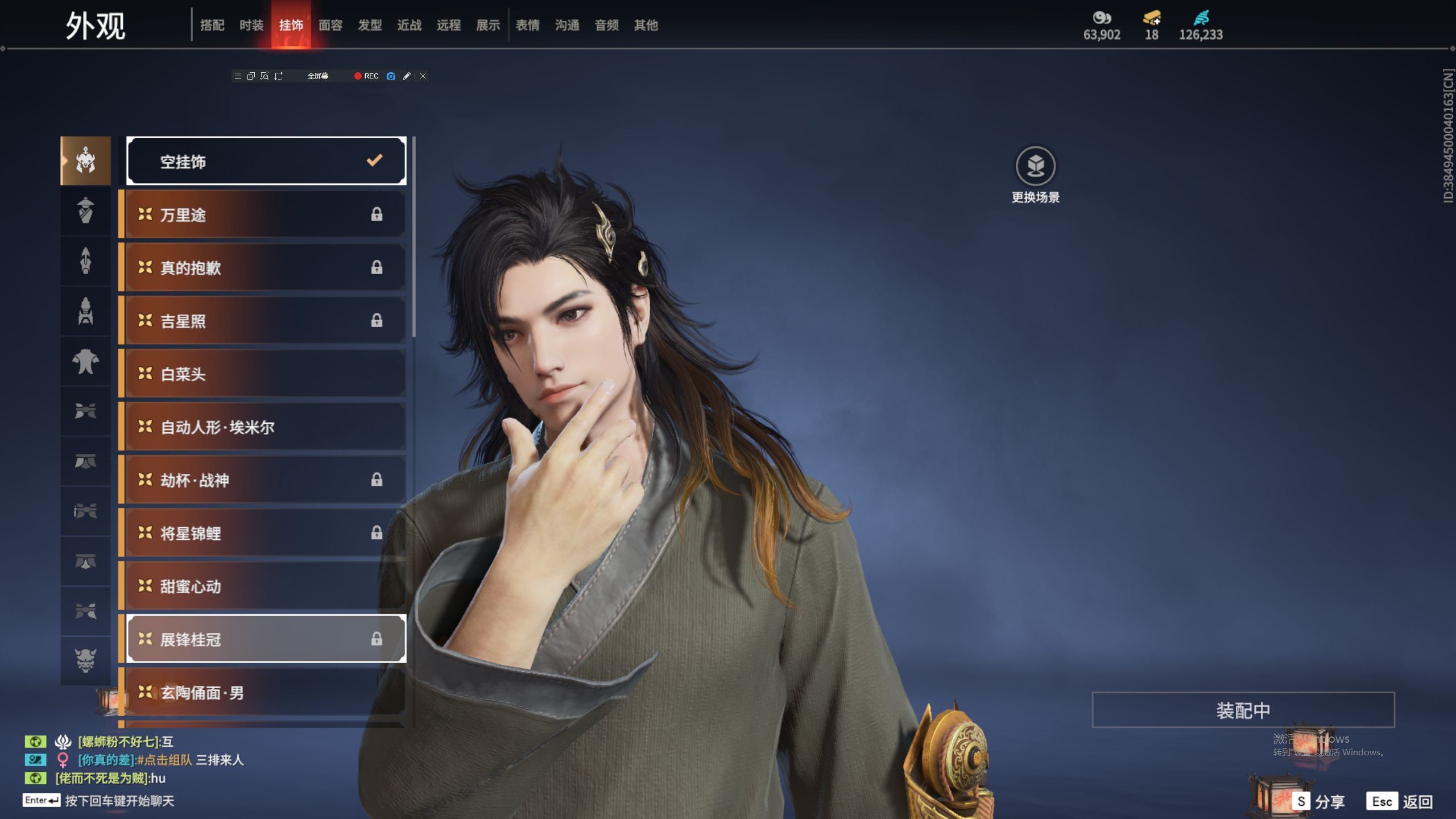Viewport: 1456px width, 819px height.
Task: Click the chat input bar
Action: 119,801
